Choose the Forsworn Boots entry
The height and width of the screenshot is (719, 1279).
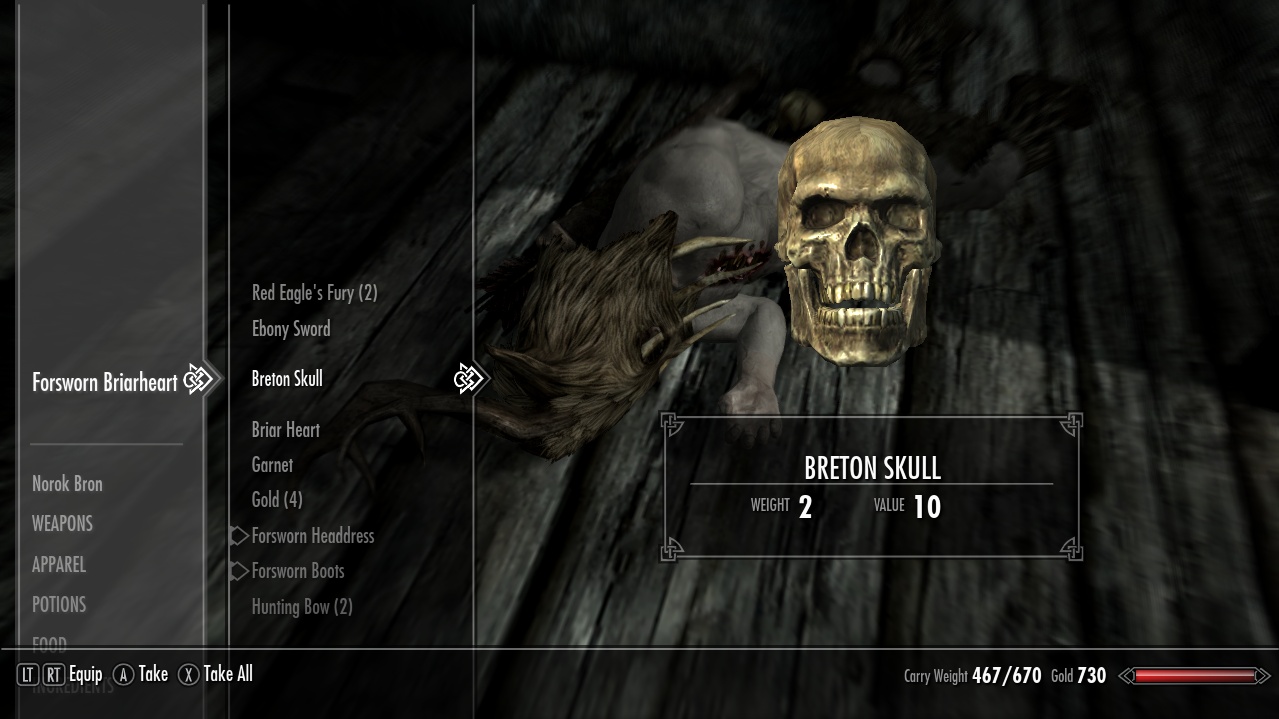298,571
